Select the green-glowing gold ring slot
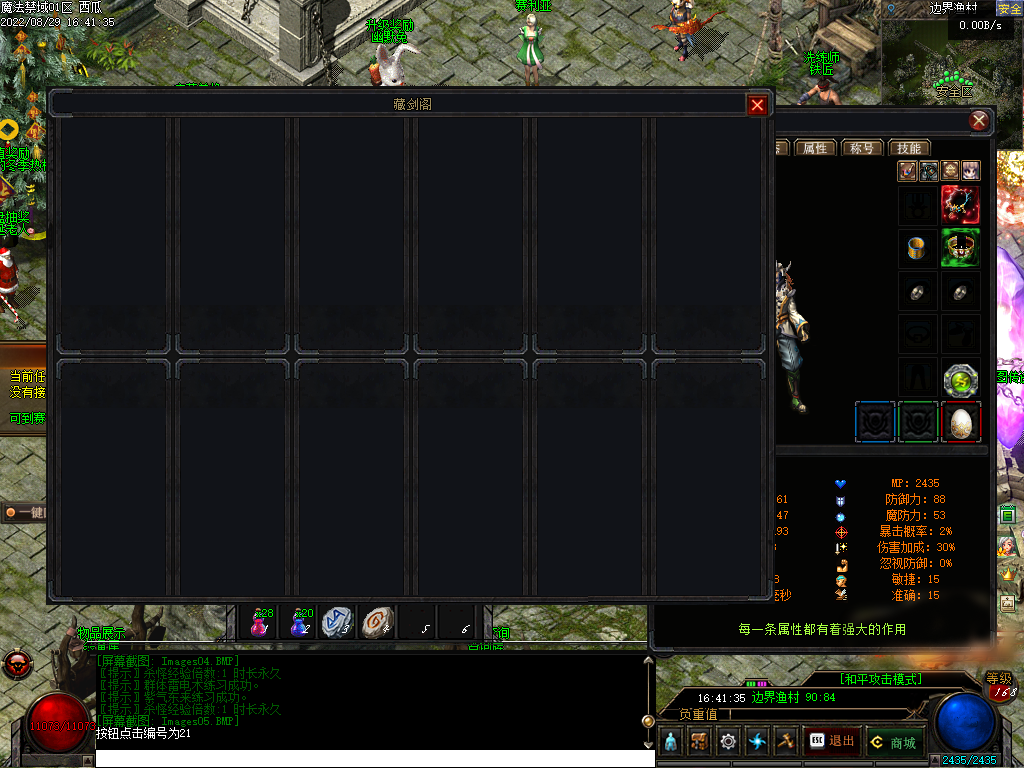The image size is (1024, 768). [x=960, y=248]
